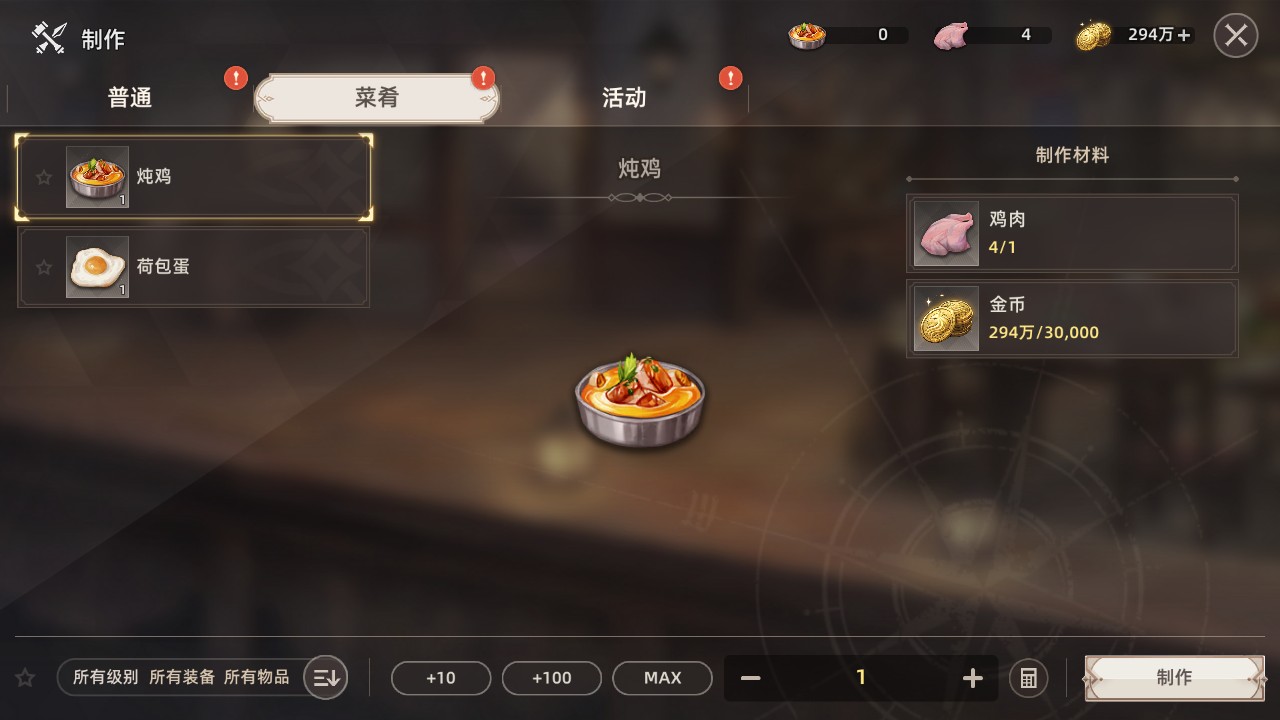Click the gold coin counter icon at top

(x=1092, y=33)
